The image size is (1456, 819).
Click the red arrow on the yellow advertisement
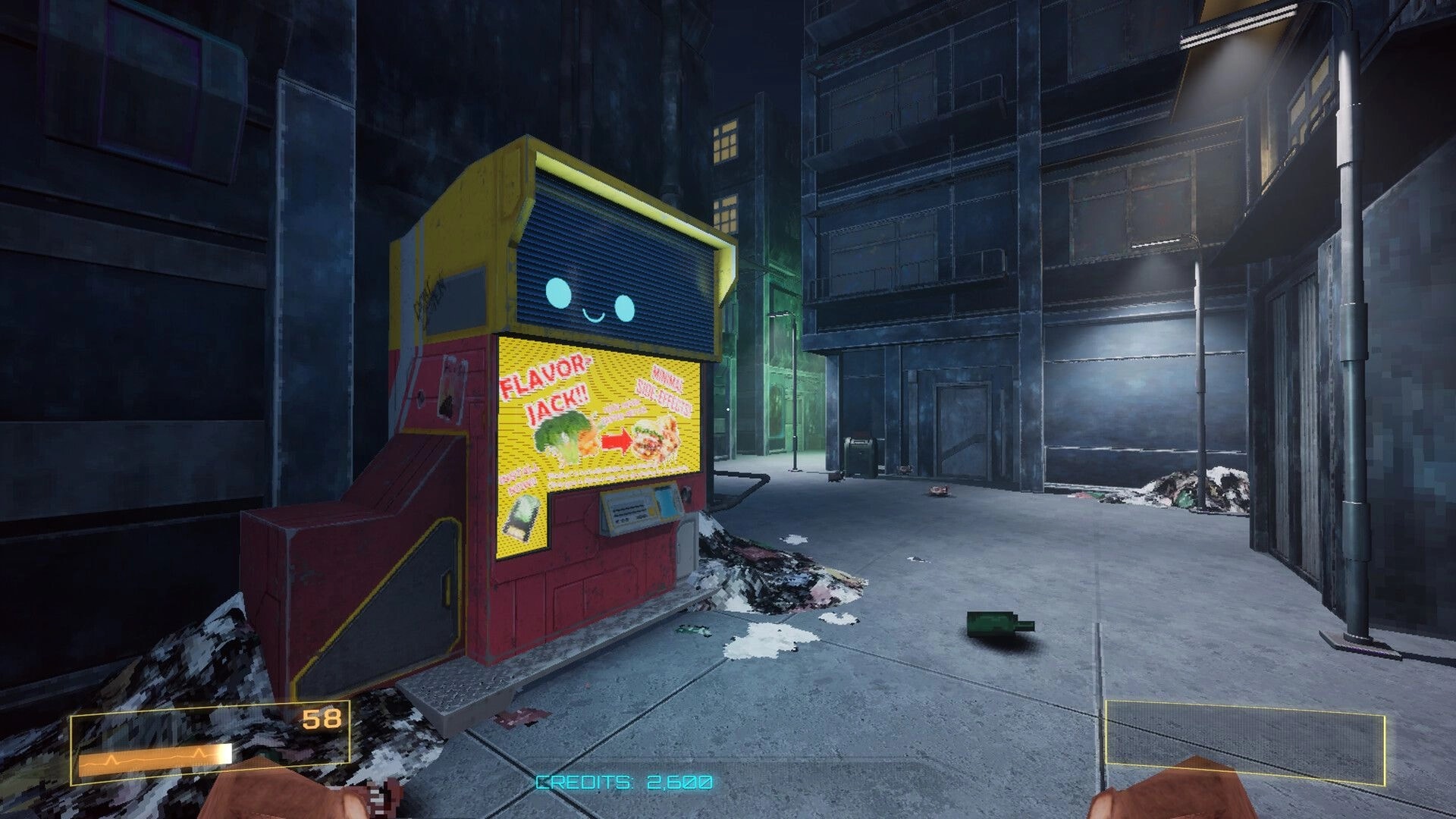point(617,439)
